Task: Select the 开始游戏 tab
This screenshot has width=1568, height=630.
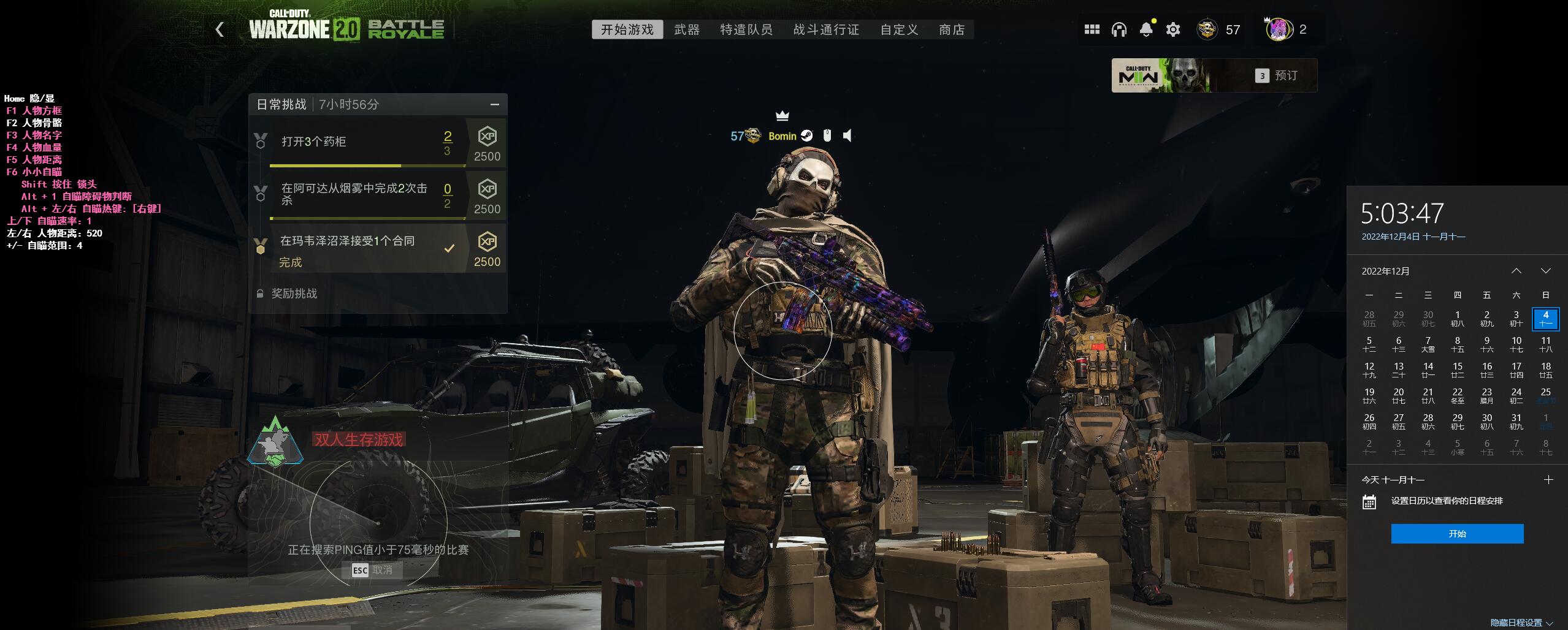Action: [627, 29]
